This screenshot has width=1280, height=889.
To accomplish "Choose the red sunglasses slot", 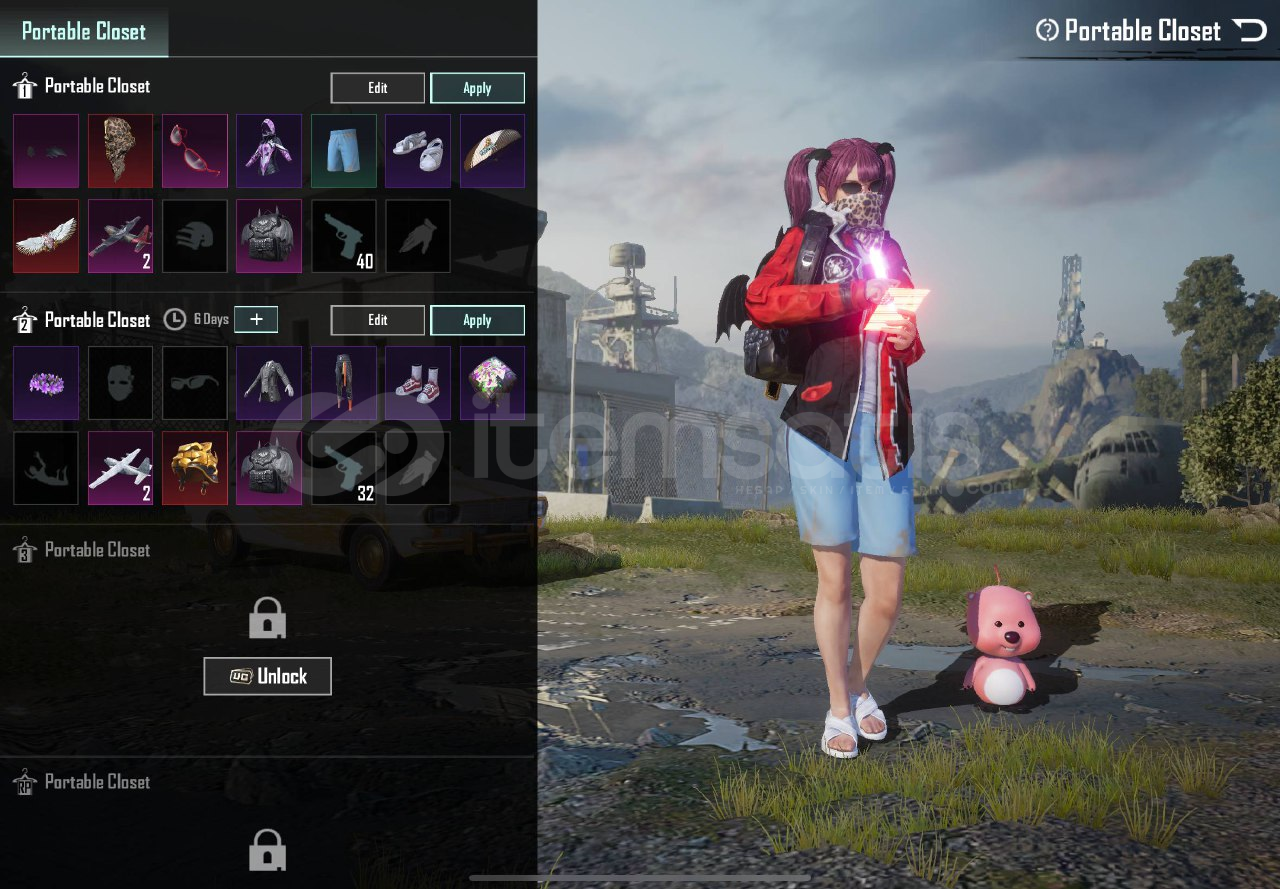I will tap(195, 151).
